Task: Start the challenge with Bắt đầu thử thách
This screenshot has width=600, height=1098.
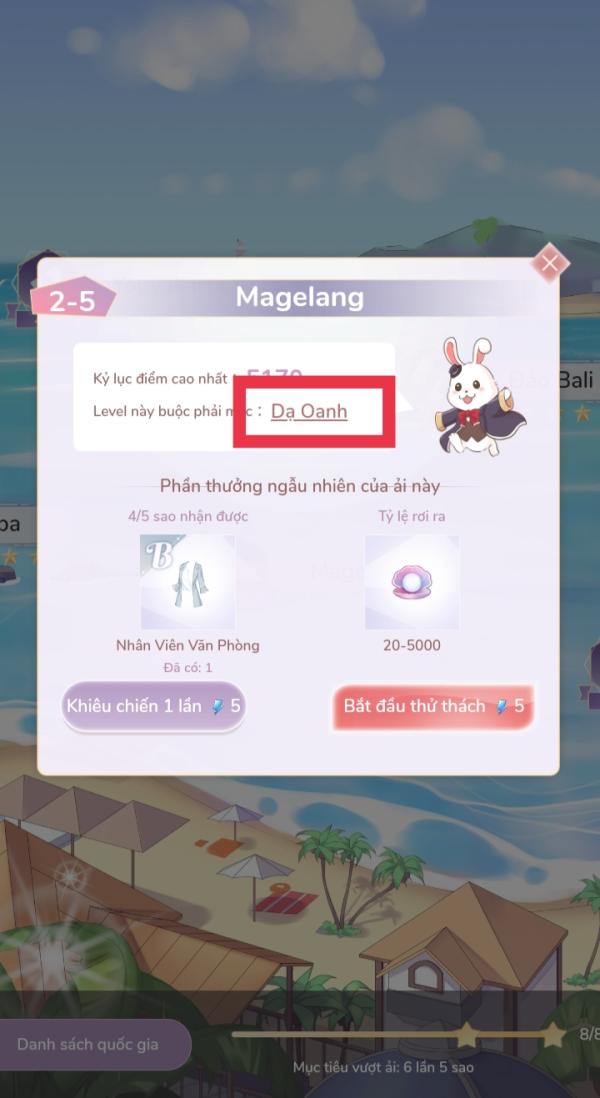Action: point(433,706)
